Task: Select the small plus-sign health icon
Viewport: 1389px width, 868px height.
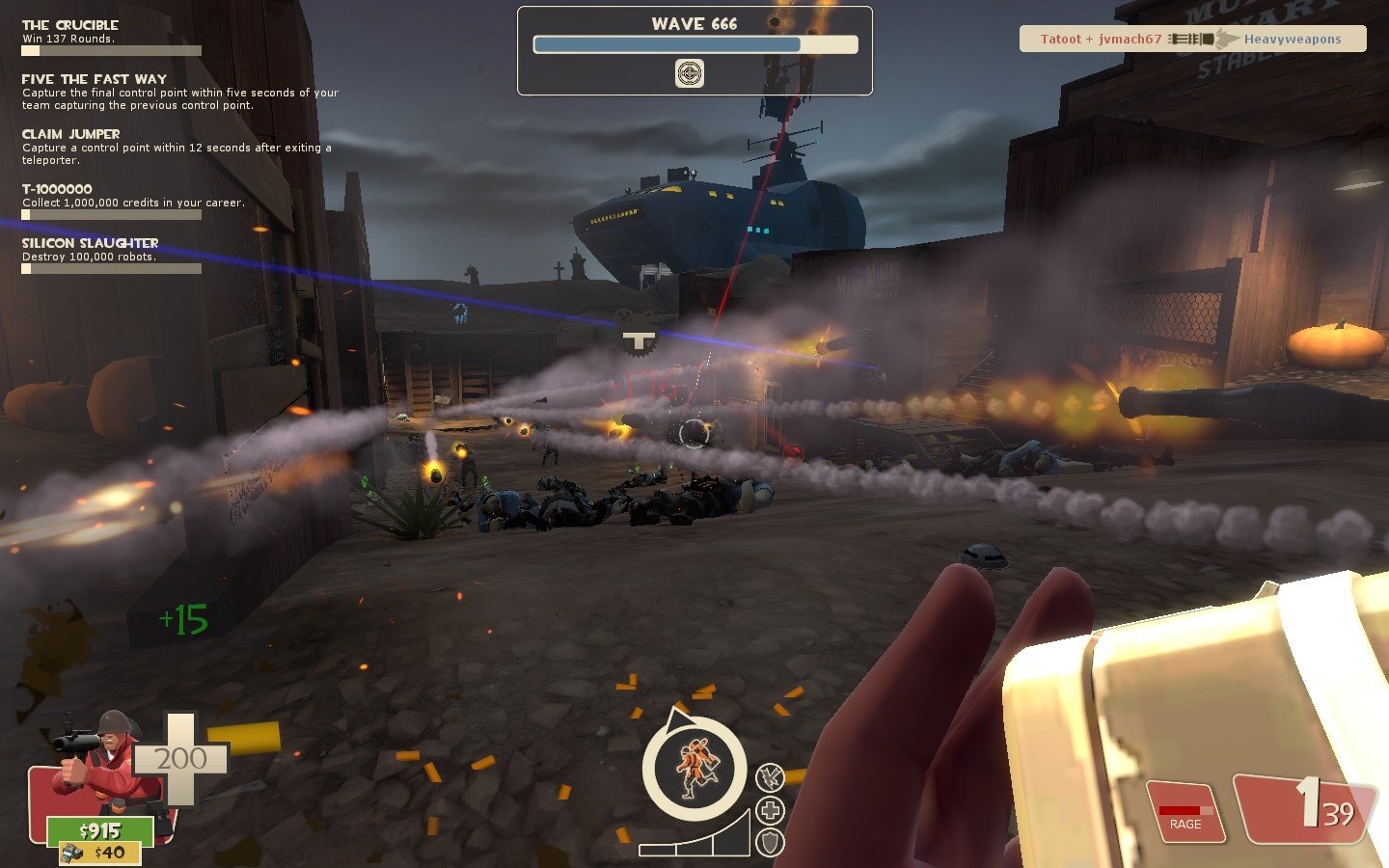Action: (770, 810)
